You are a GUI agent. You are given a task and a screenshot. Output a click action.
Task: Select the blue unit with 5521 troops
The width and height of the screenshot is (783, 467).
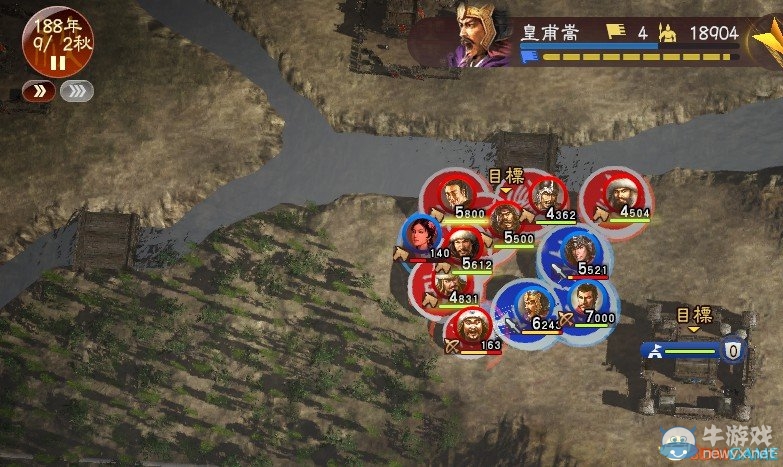pyautogui.click(x=576, y=252)
